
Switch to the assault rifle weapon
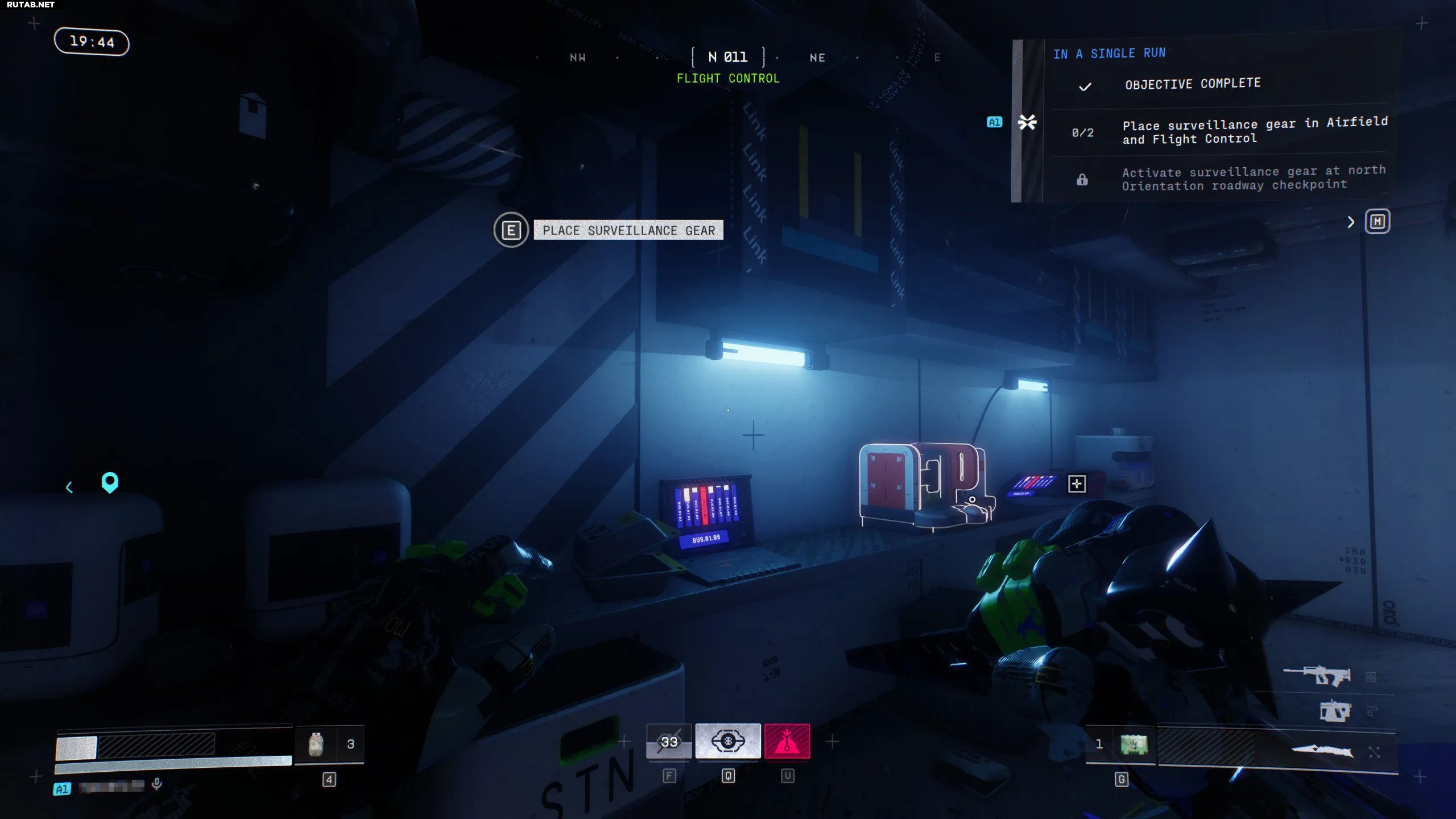[x=1317, y=676]
